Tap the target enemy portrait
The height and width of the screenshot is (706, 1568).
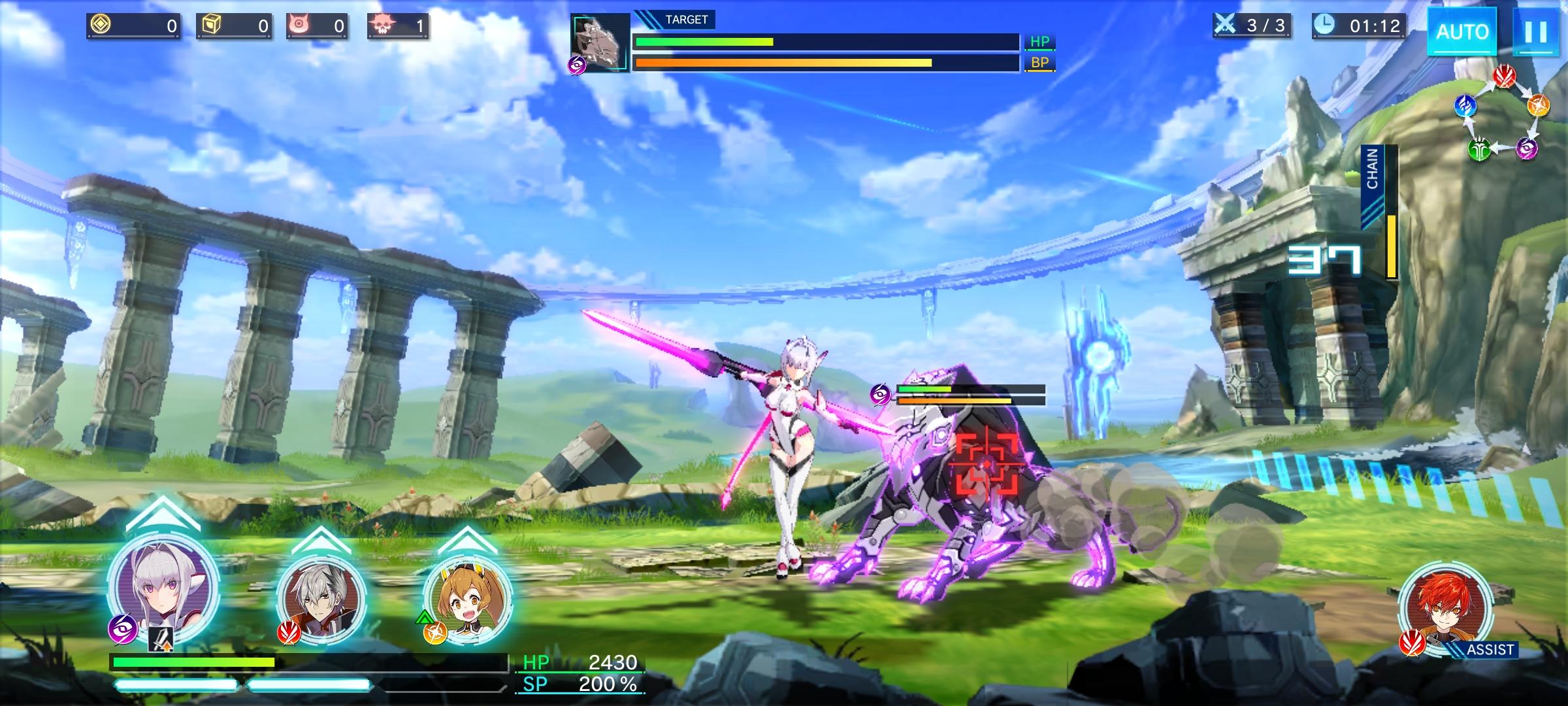click(x=600, y=42)
